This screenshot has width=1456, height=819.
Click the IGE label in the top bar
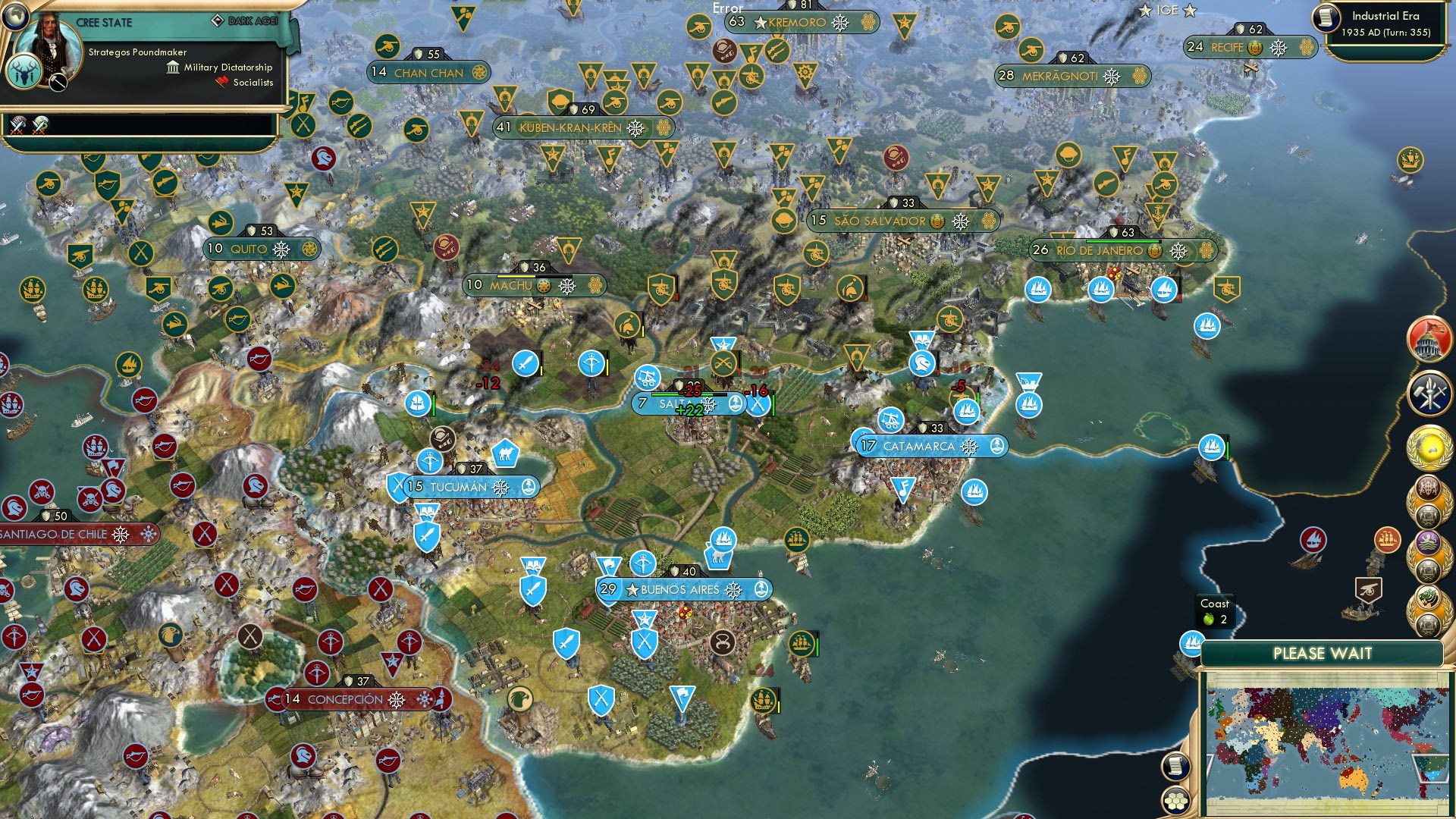[x=1166, y=10]
